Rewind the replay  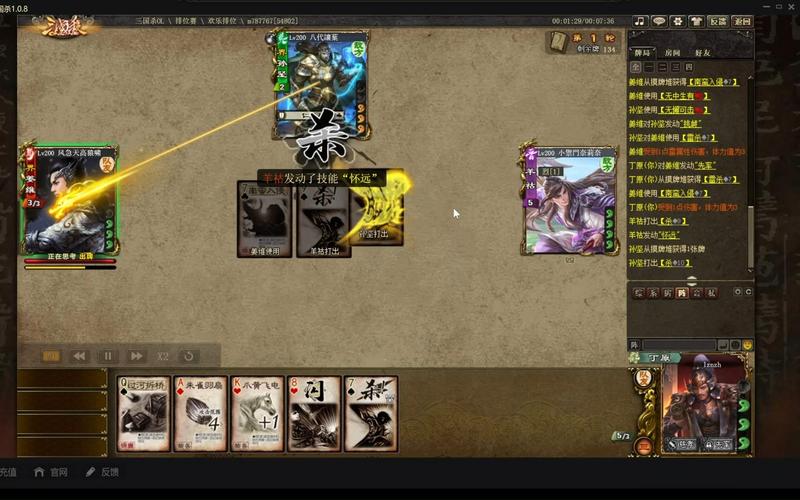click(x=79, y=356)
